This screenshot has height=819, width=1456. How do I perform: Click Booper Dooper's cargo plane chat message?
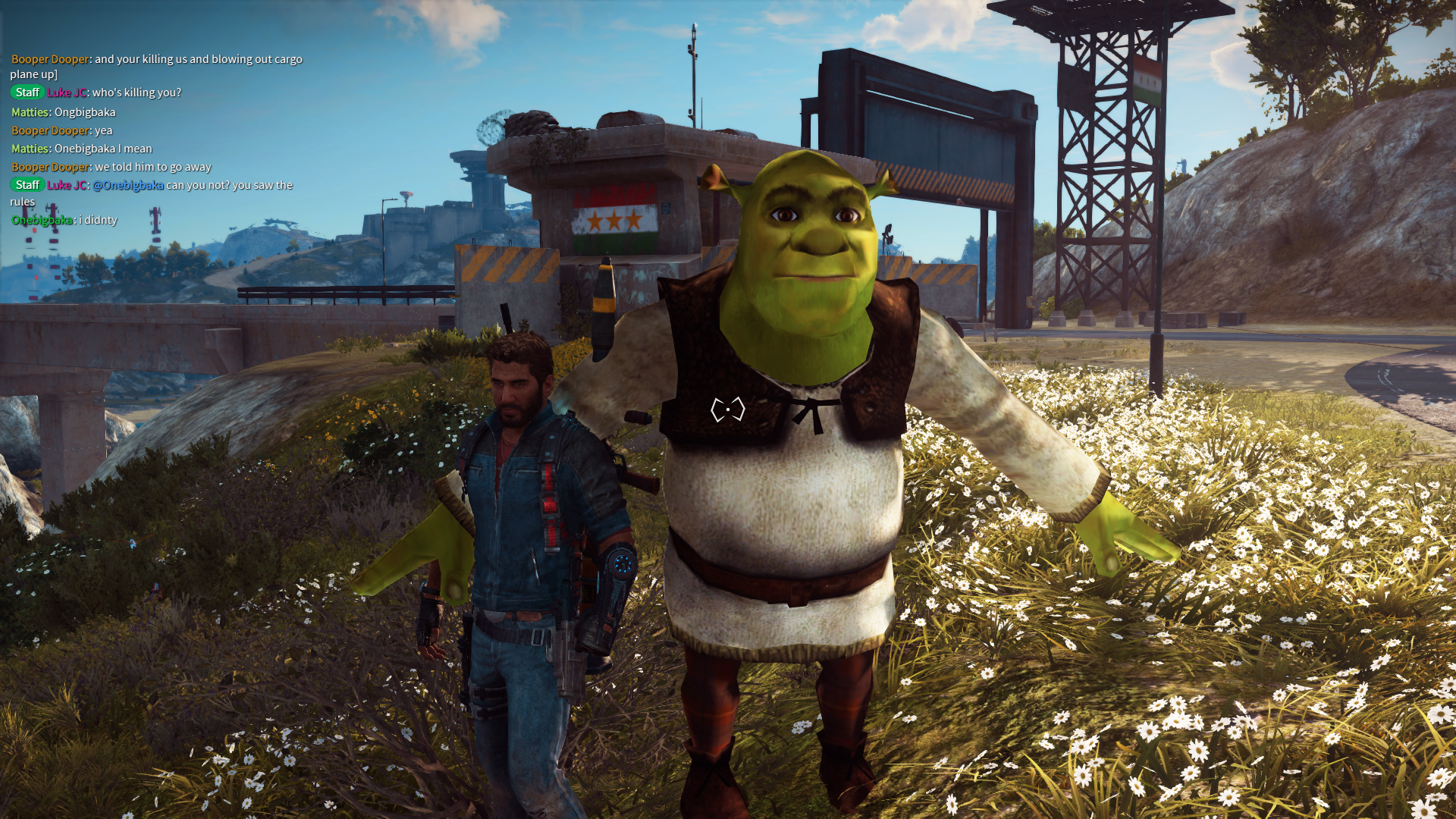198,59
